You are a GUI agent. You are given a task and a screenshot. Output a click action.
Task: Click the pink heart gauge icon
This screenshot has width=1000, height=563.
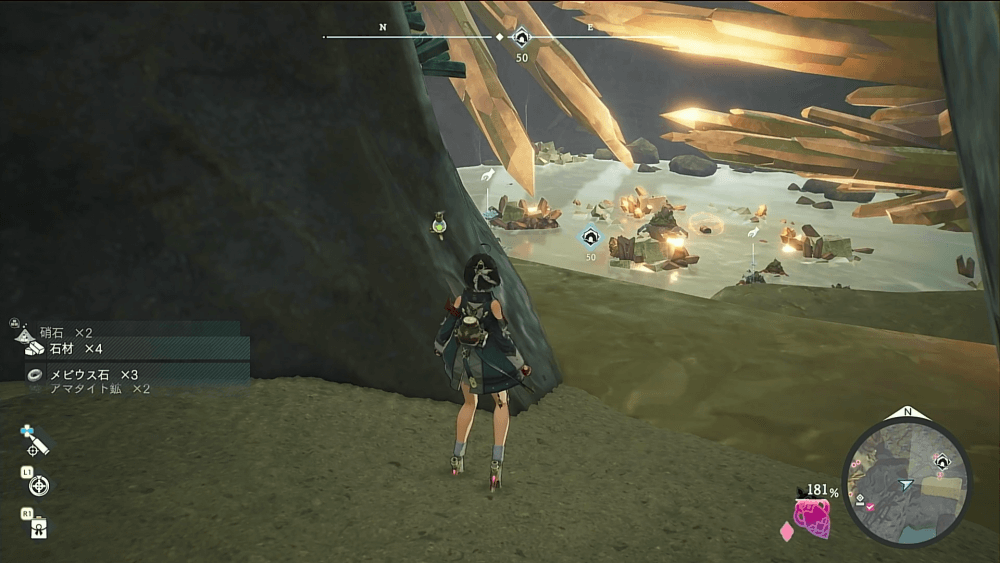click(x=811, y=518)
